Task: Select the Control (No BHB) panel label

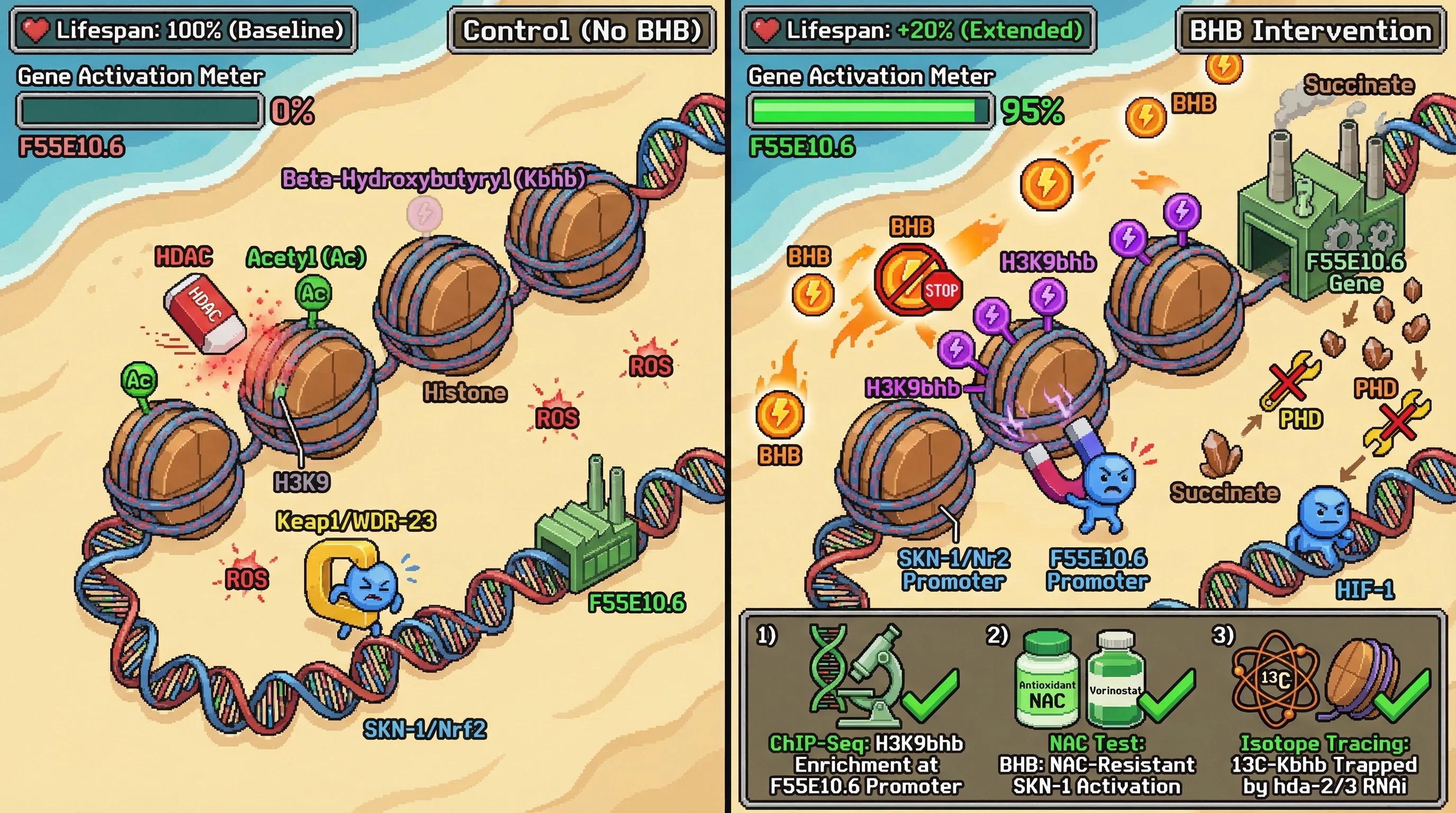Action: 581,31
